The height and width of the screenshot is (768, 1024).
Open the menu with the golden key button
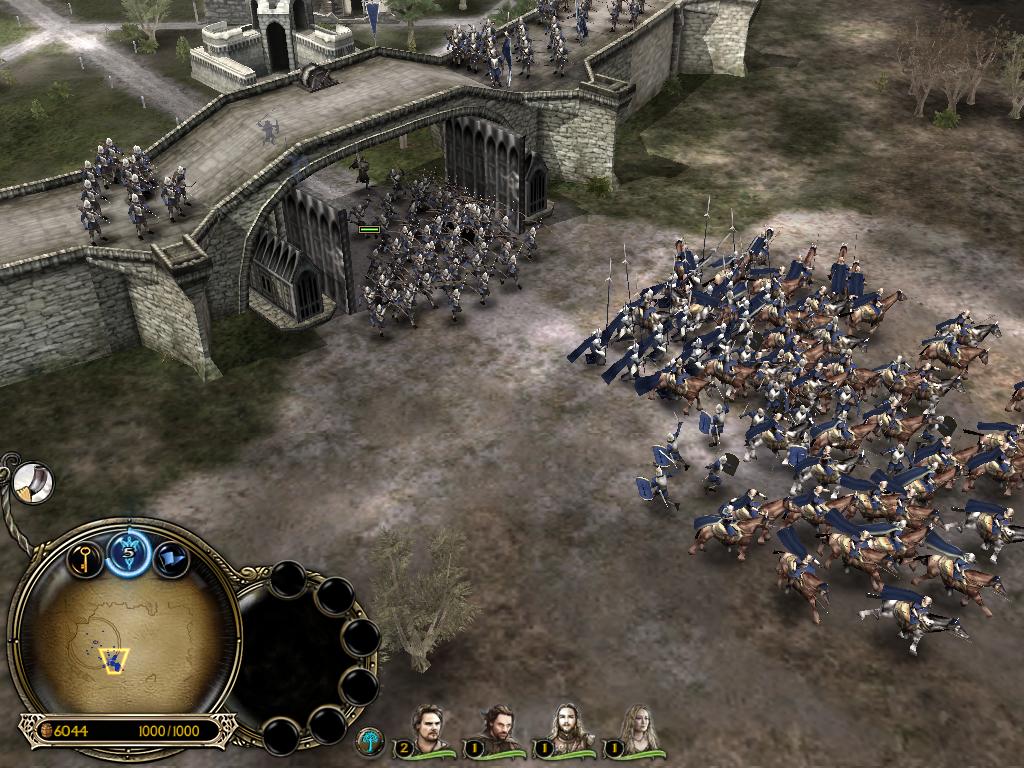[85, 558]
